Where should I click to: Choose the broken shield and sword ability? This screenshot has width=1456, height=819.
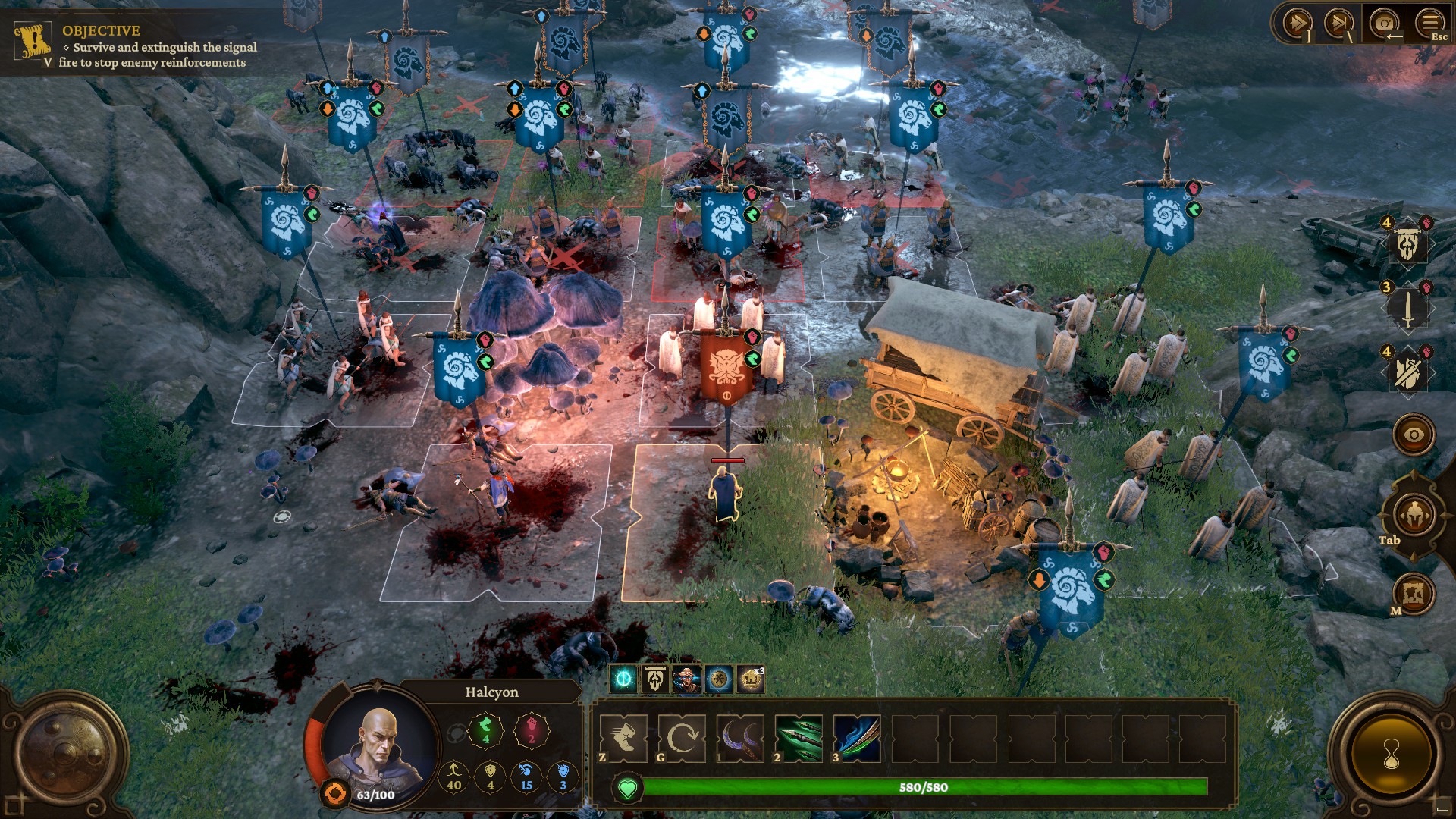1407,372
